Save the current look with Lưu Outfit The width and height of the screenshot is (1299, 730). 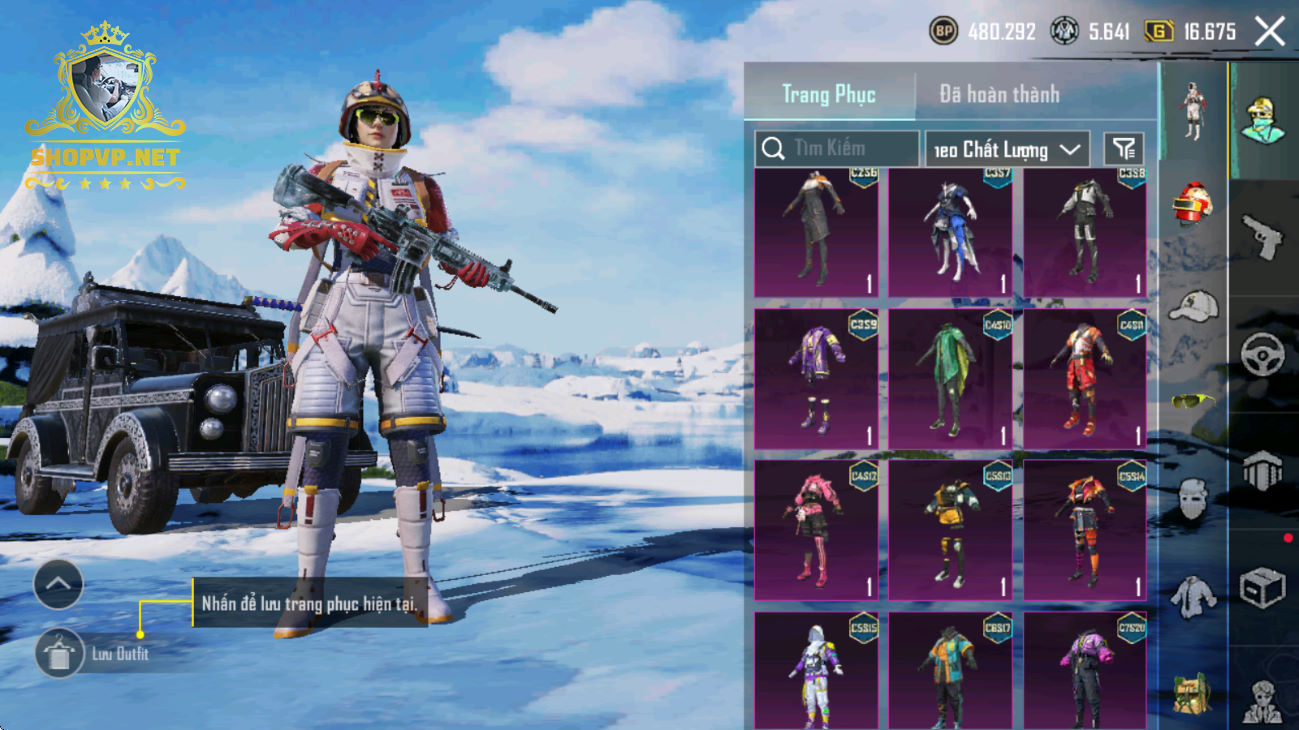tap(60, 654)
